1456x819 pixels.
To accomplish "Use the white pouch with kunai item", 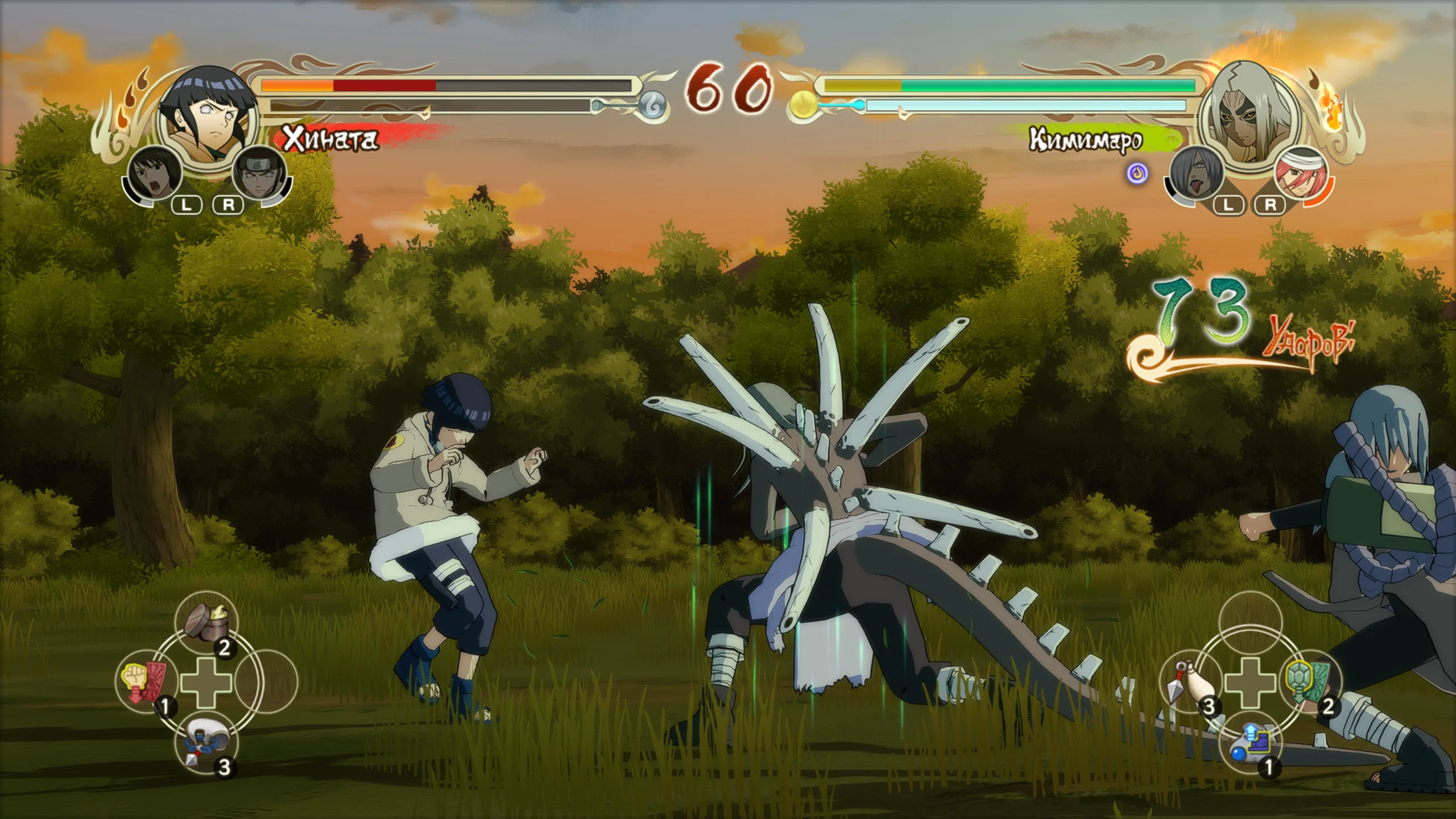I will pyautogui.click(x=207, y=742).
